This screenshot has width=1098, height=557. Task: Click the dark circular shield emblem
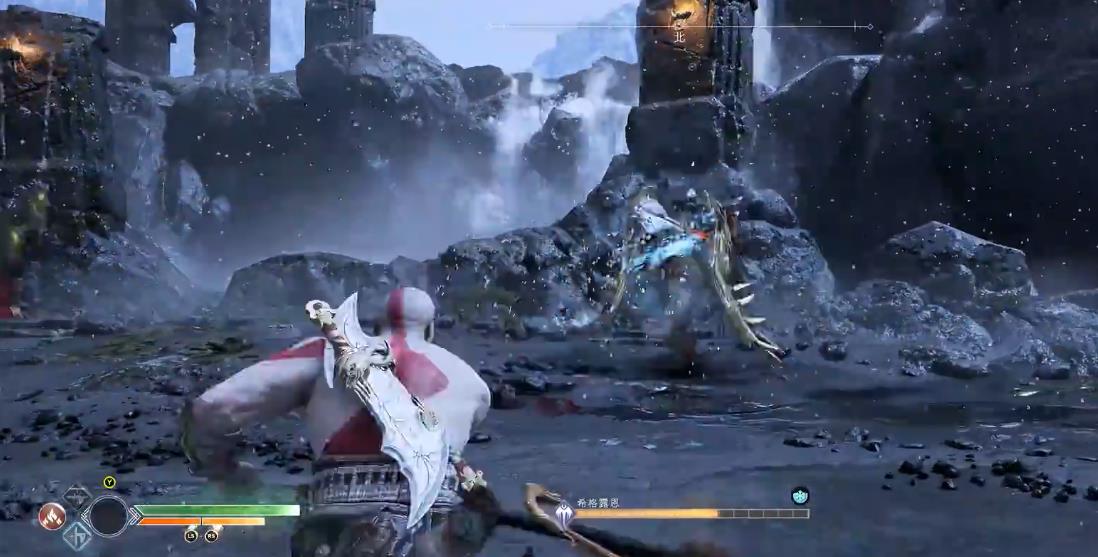click(x=107, y=515)
